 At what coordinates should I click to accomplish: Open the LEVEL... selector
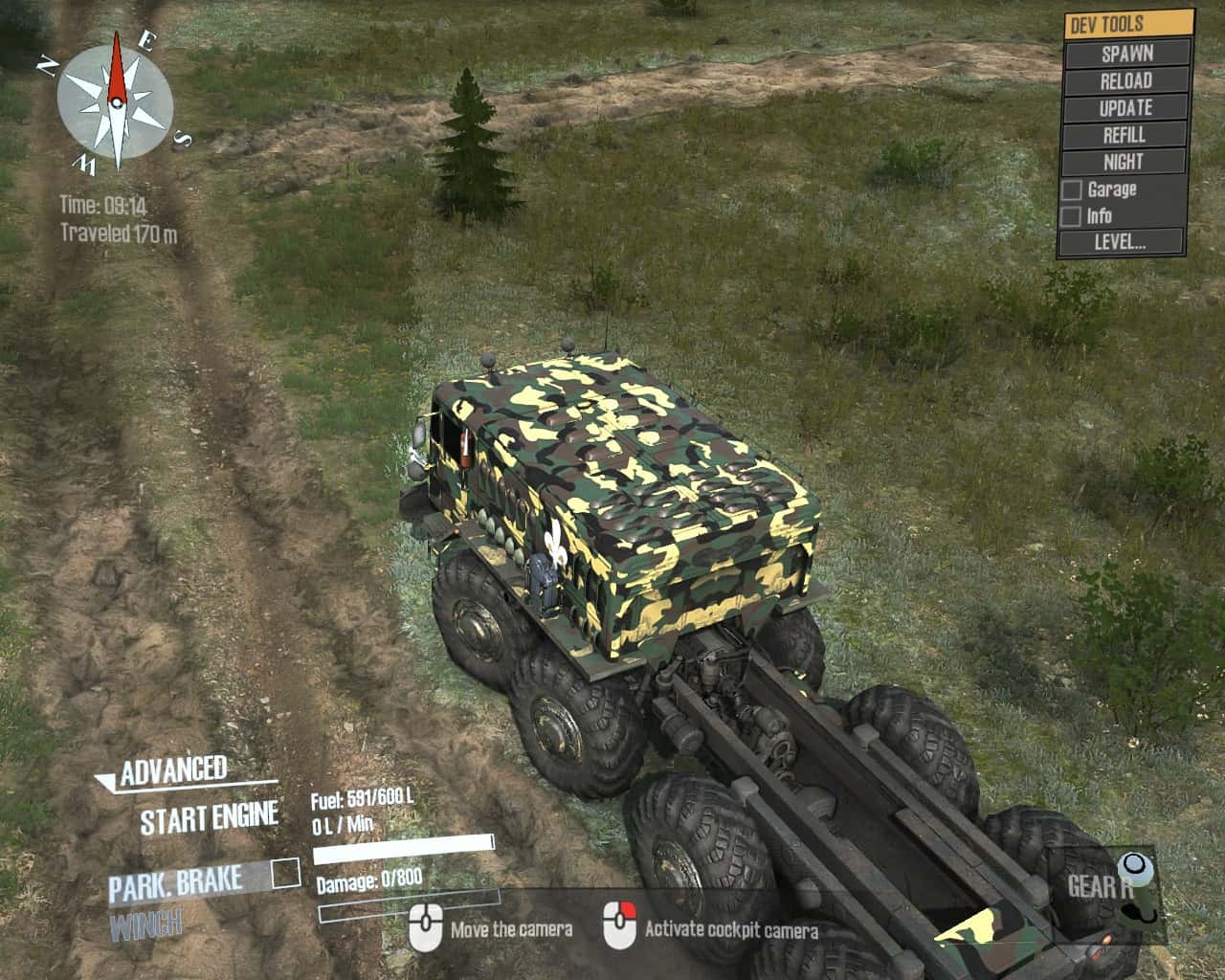(x=1122, y=242)
